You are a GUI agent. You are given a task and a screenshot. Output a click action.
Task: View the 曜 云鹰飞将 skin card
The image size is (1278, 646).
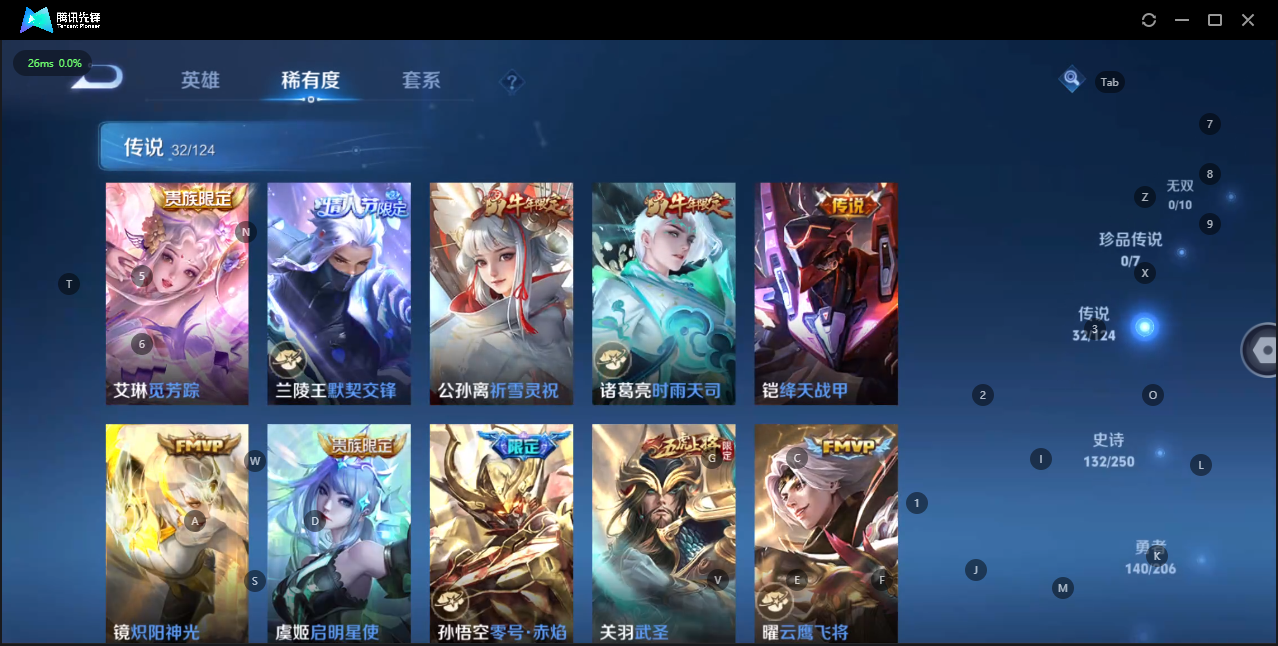point(826,533)
